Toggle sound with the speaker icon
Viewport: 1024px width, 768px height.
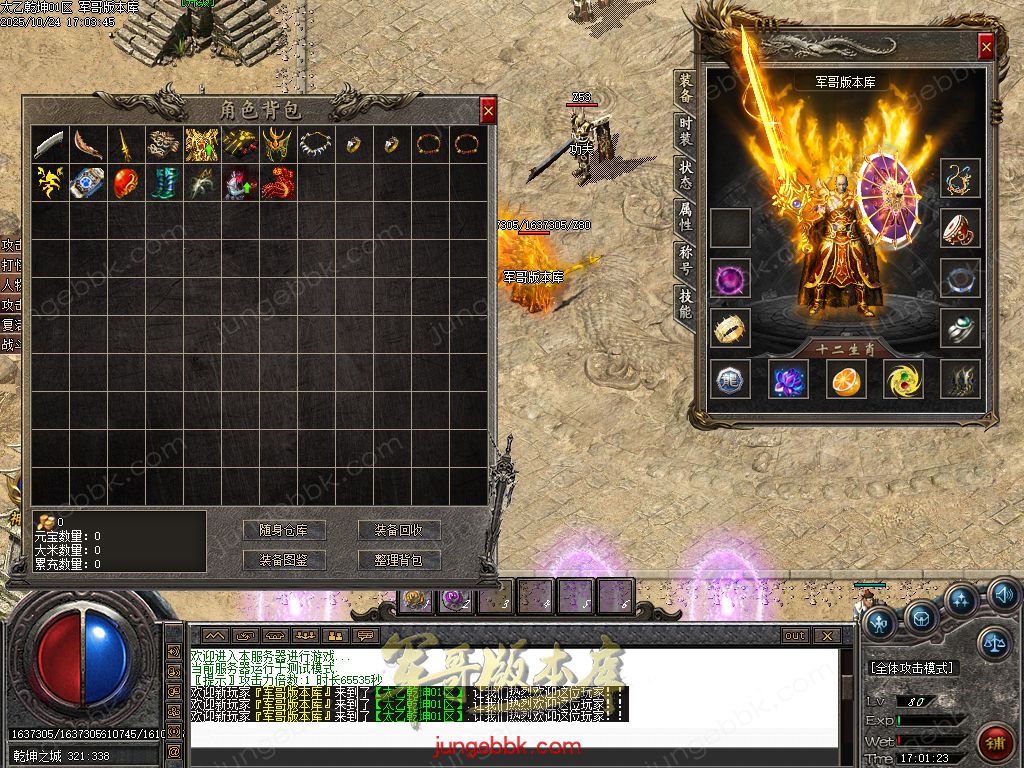pos(1004,596)
